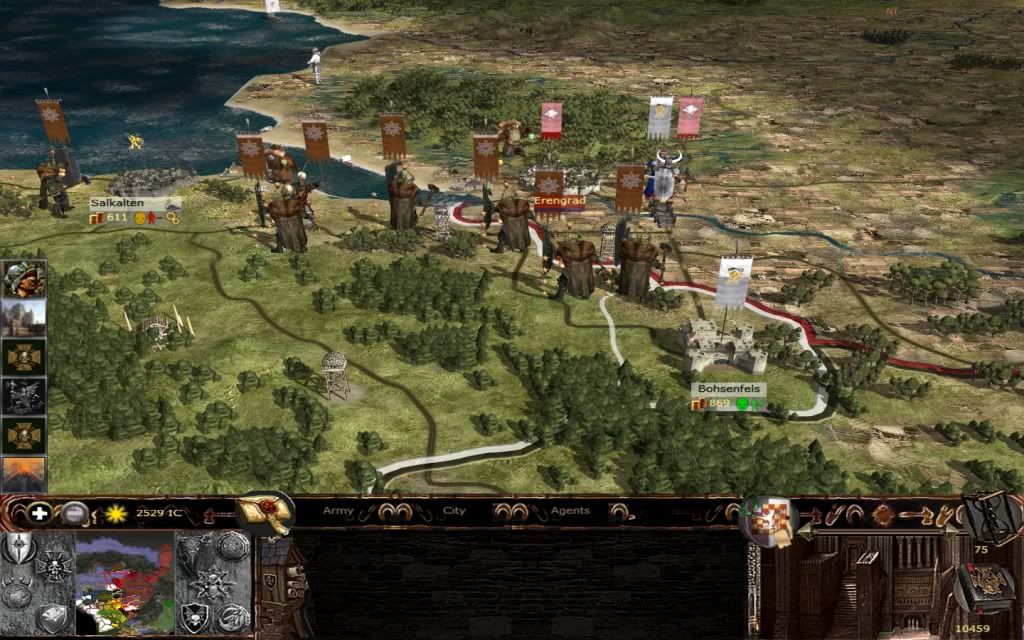Open the bearded character portrait notification
The height and width of the screenshot is (640, 1024).
[x=23, y=279]
